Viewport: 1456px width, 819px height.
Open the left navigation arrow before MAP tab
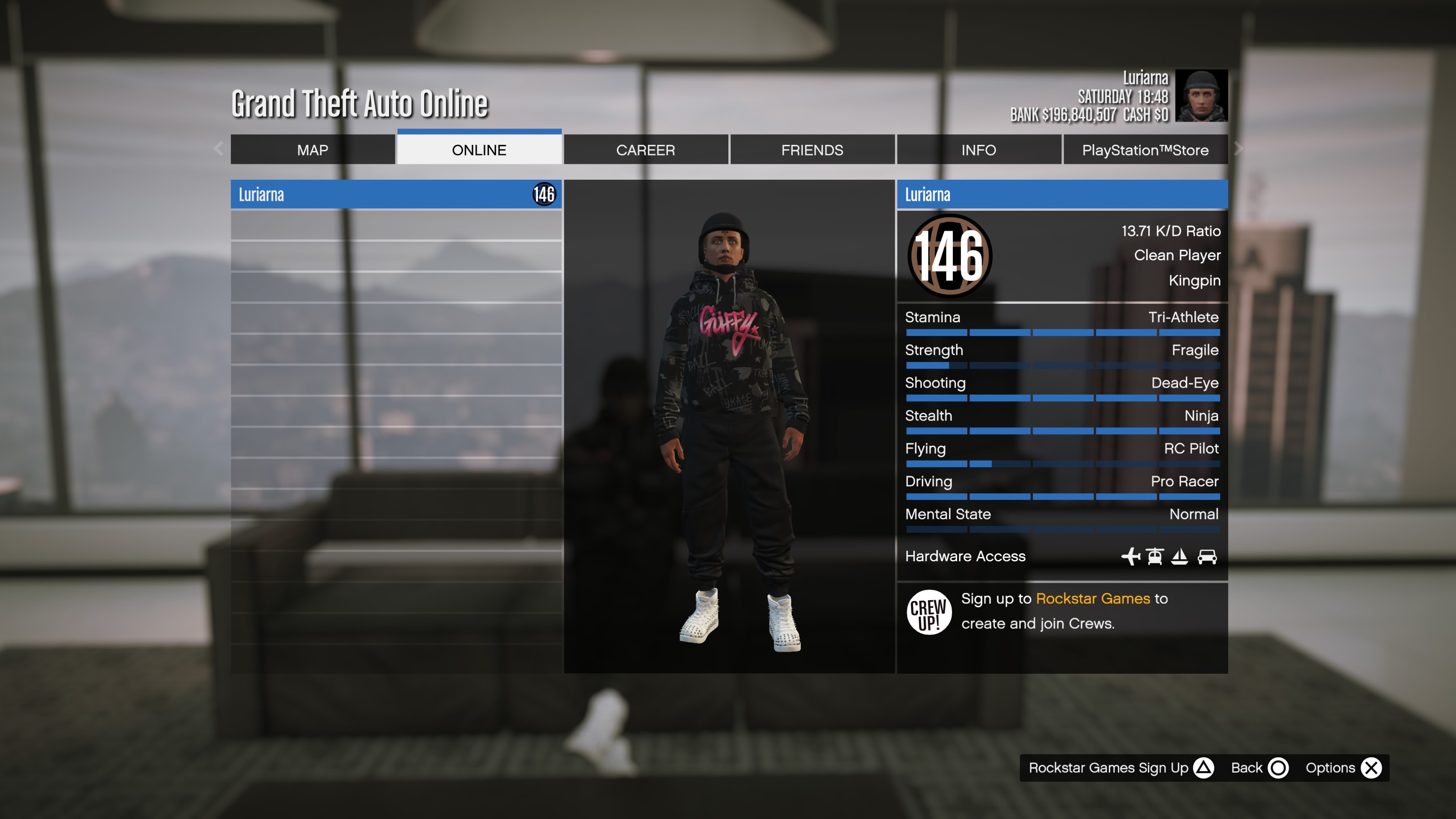pos(218,149)
